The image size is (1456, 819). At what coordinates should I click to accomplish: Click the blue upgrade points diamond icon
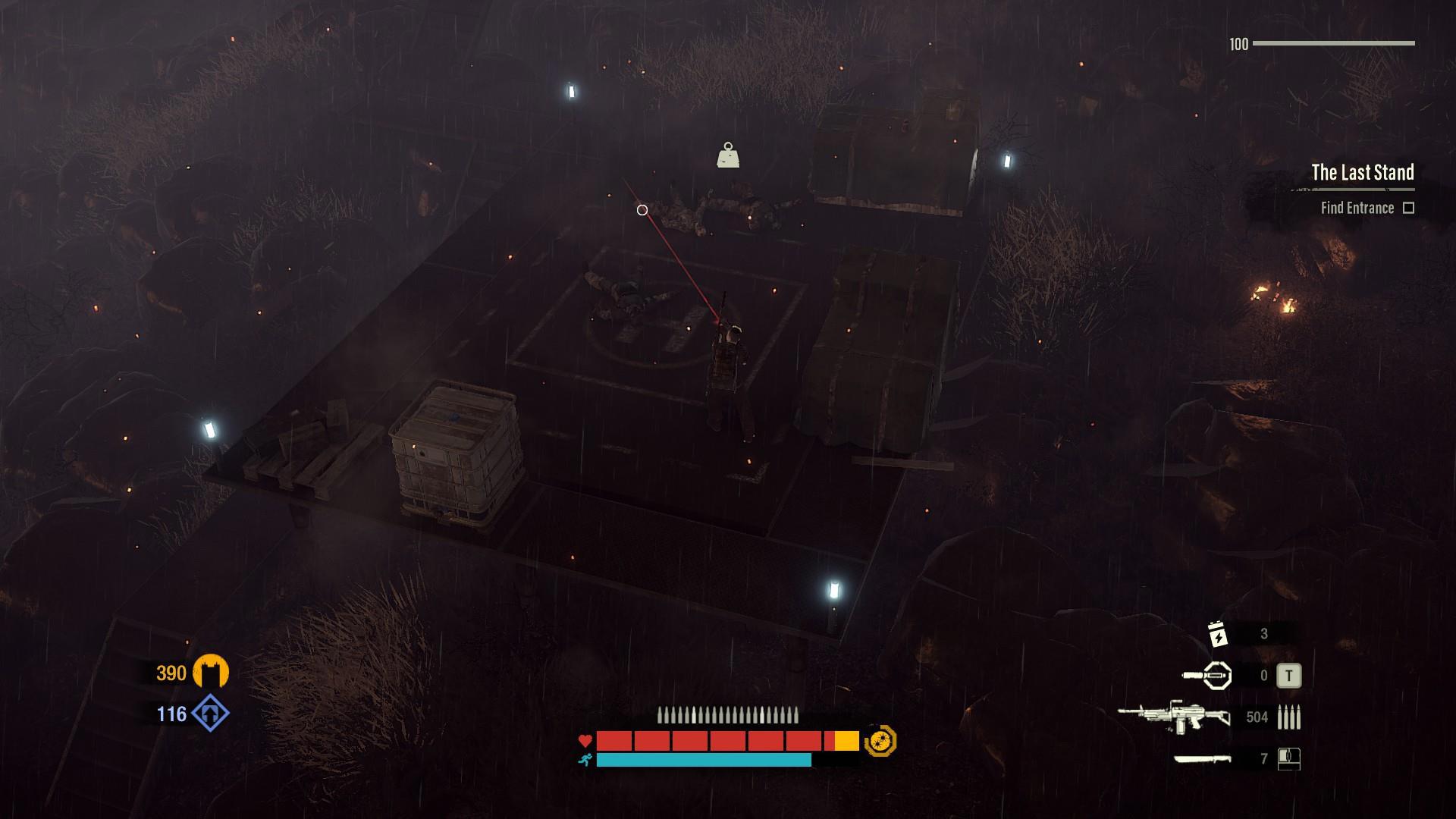(210, 714)
